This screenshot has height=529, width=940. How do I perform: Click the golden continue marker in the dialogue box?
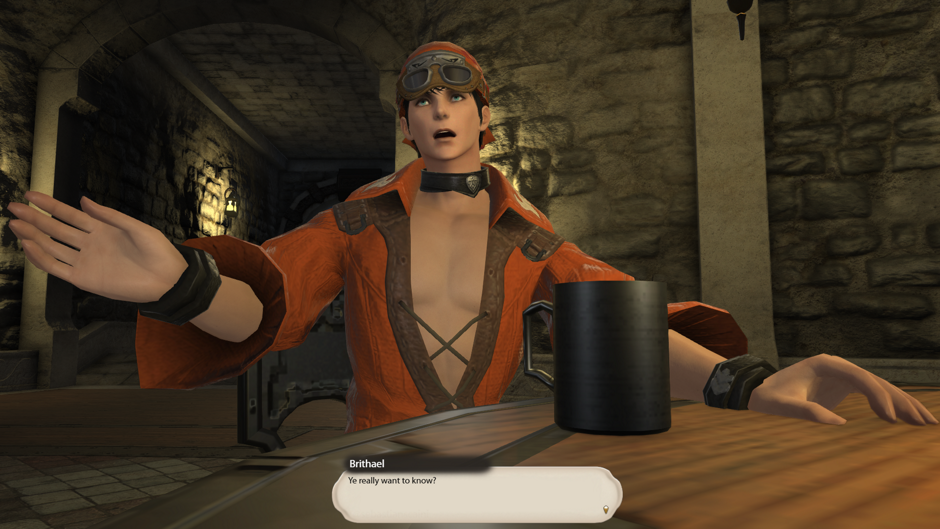click(x=605, y=511)
